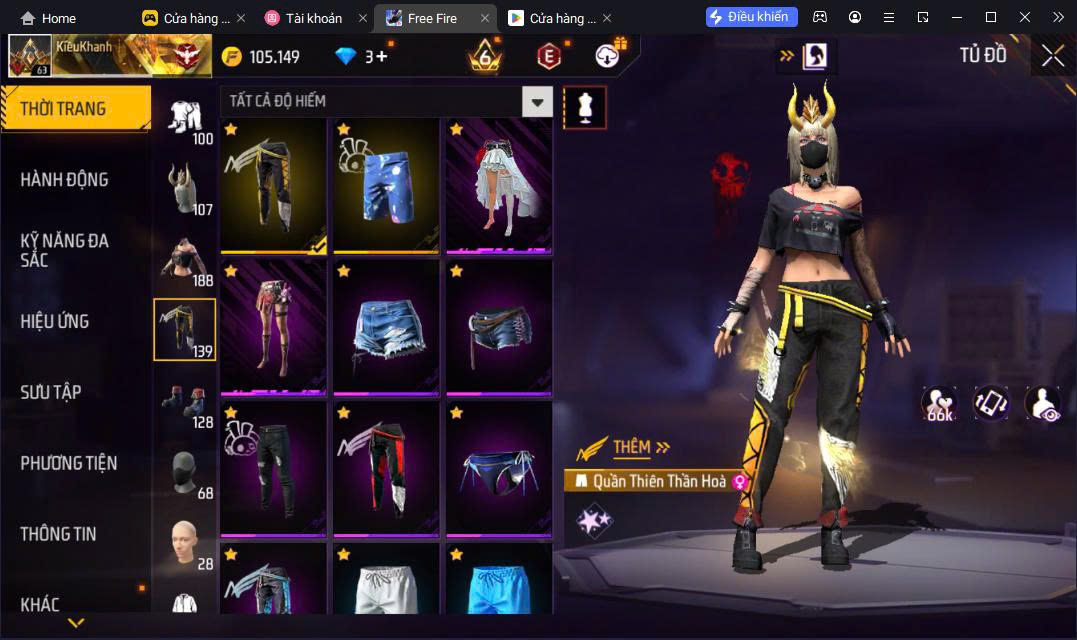Go to the Phương Tiện tab

pyautogui.click(x=68, y=463)
